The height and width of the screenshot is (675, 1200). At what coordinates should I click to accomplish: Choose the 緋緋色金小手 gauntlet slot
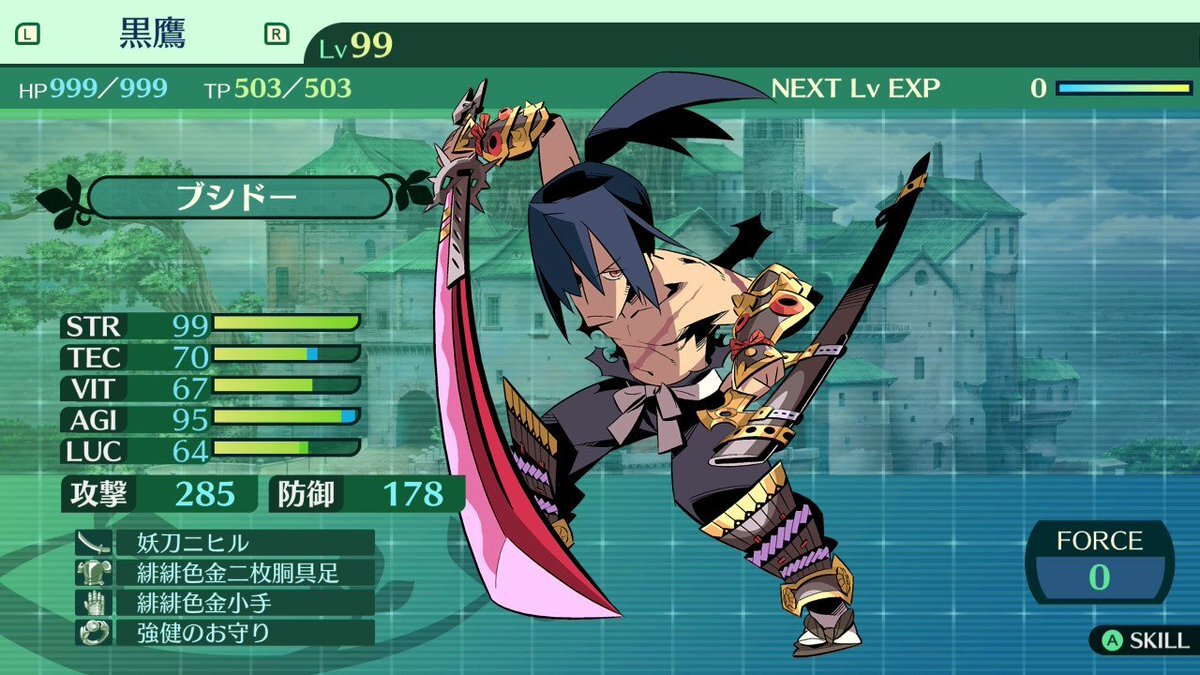[224, 603]
